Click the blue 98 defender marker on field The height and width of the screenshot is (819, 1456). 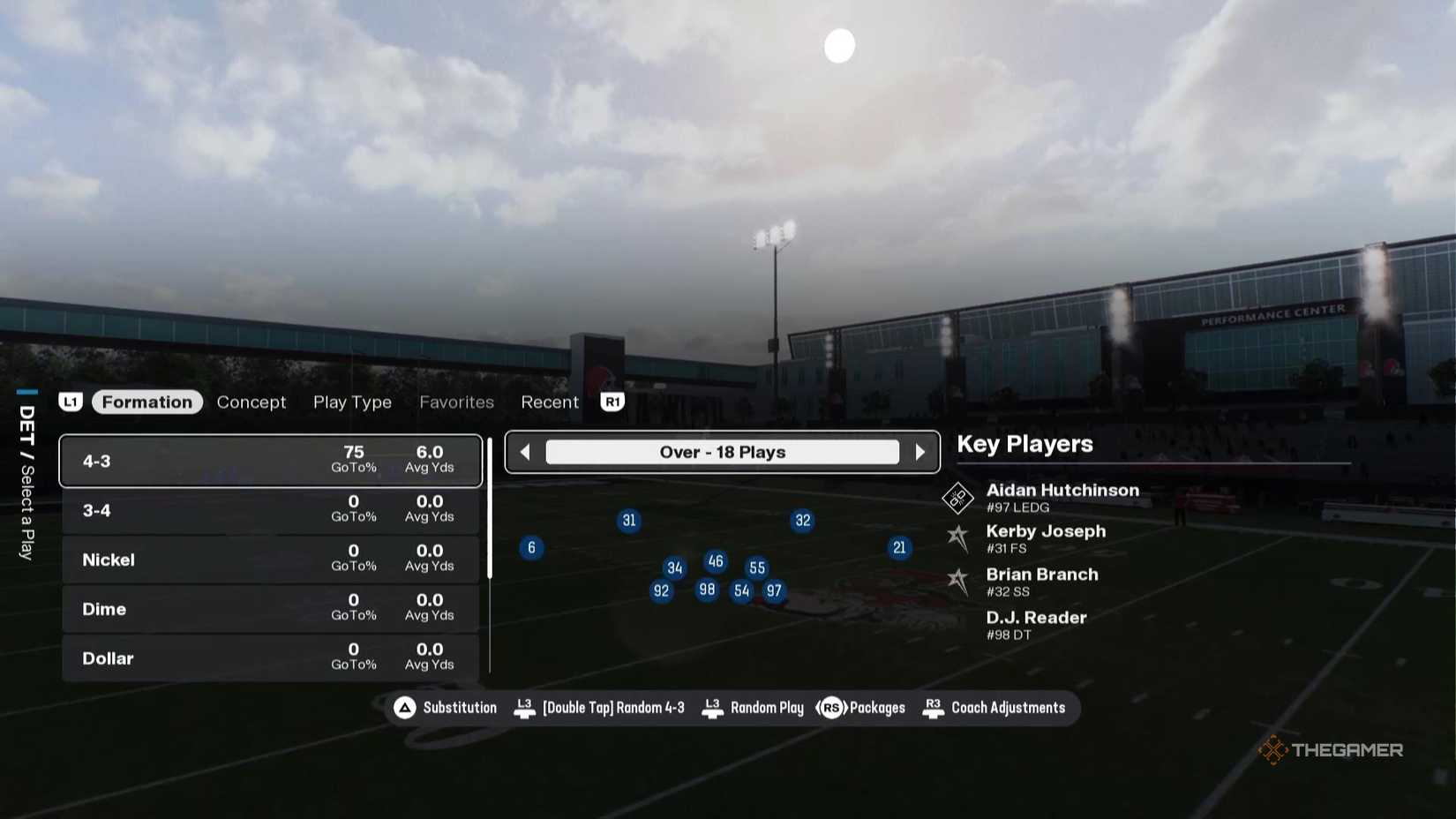(x=706, y=589)
